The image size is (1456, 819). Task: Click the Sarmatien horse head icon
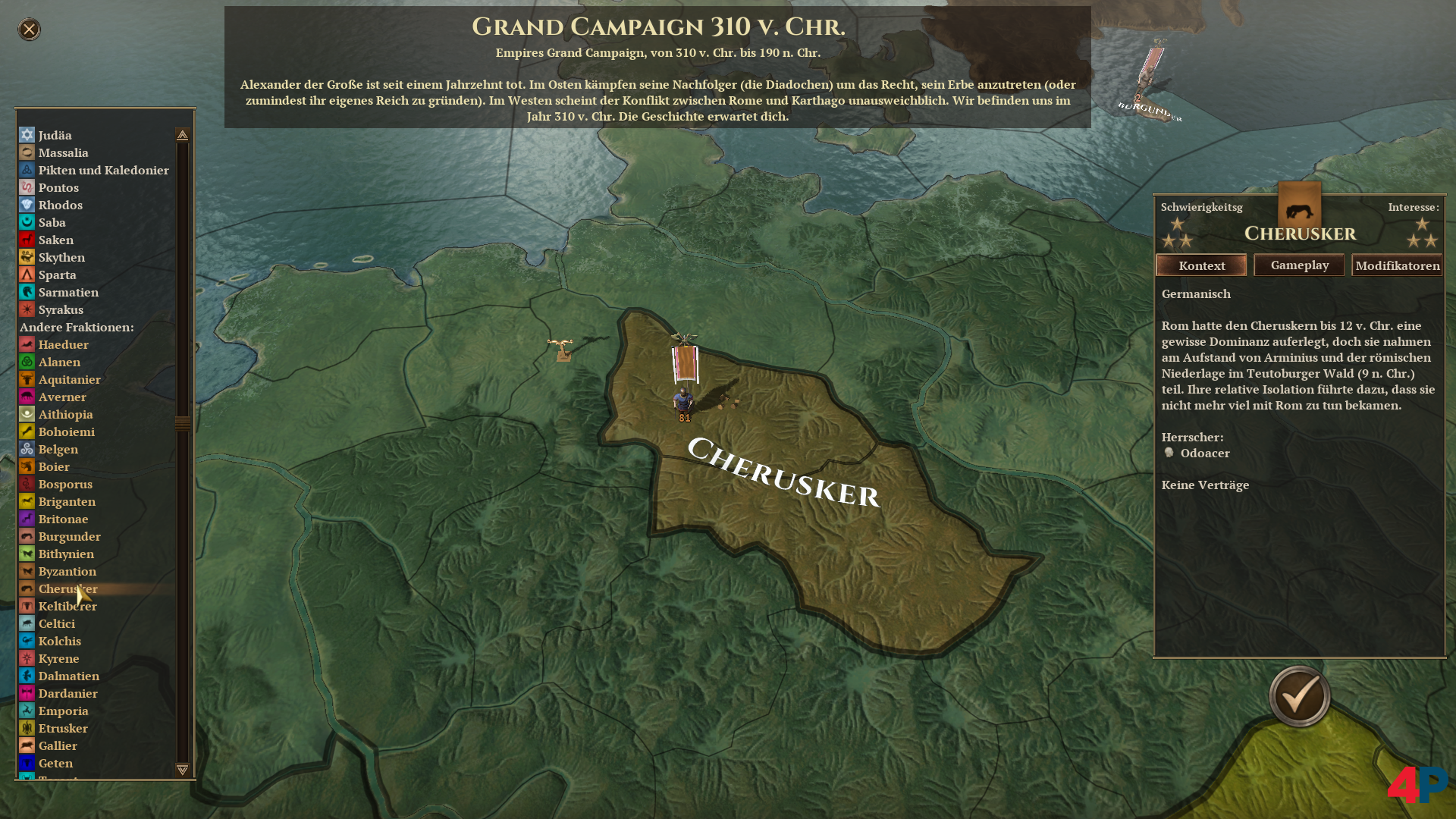27,292
